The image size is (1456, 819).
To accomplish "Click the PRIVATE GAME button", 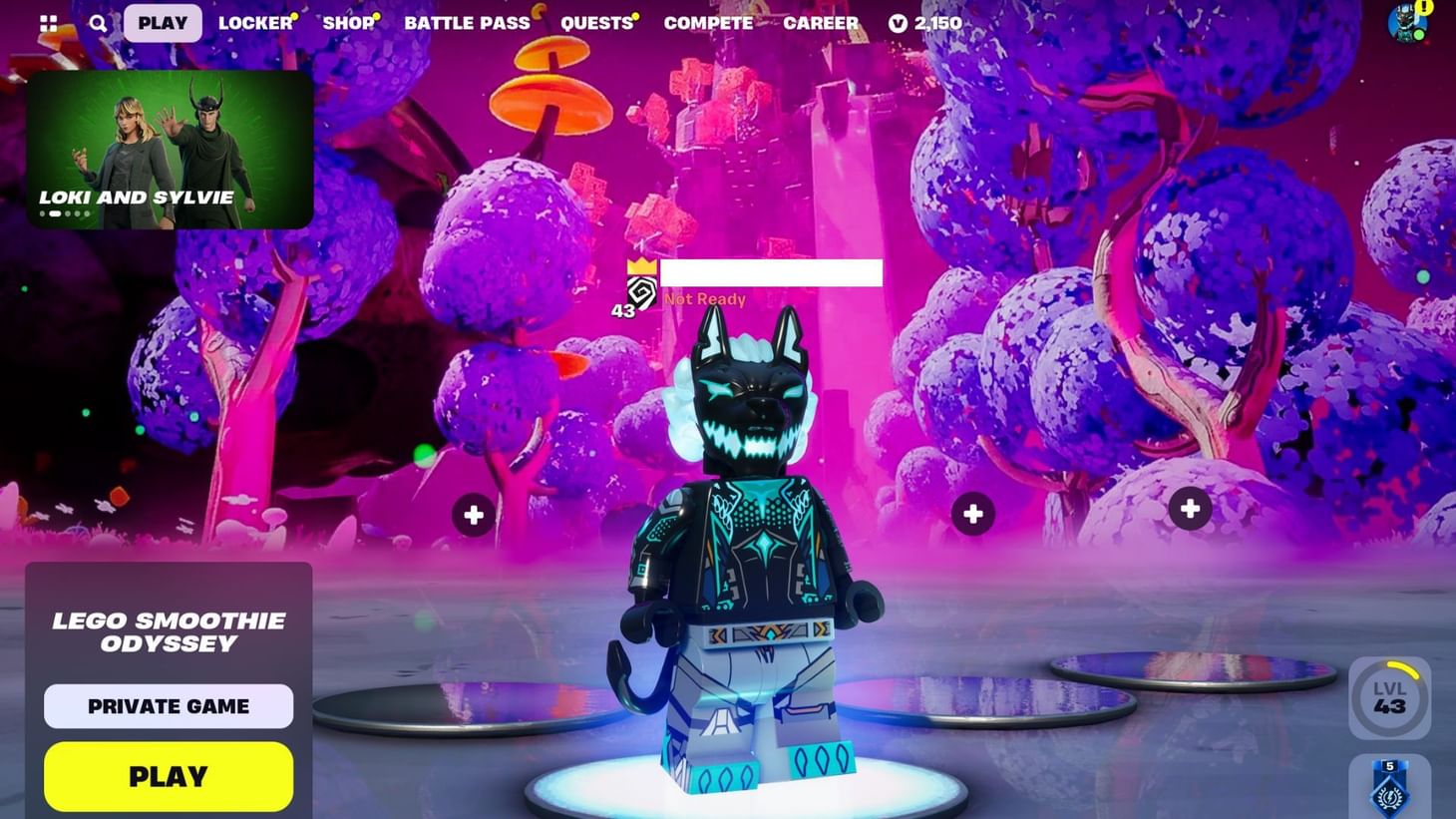I will [x=168, y=705].
